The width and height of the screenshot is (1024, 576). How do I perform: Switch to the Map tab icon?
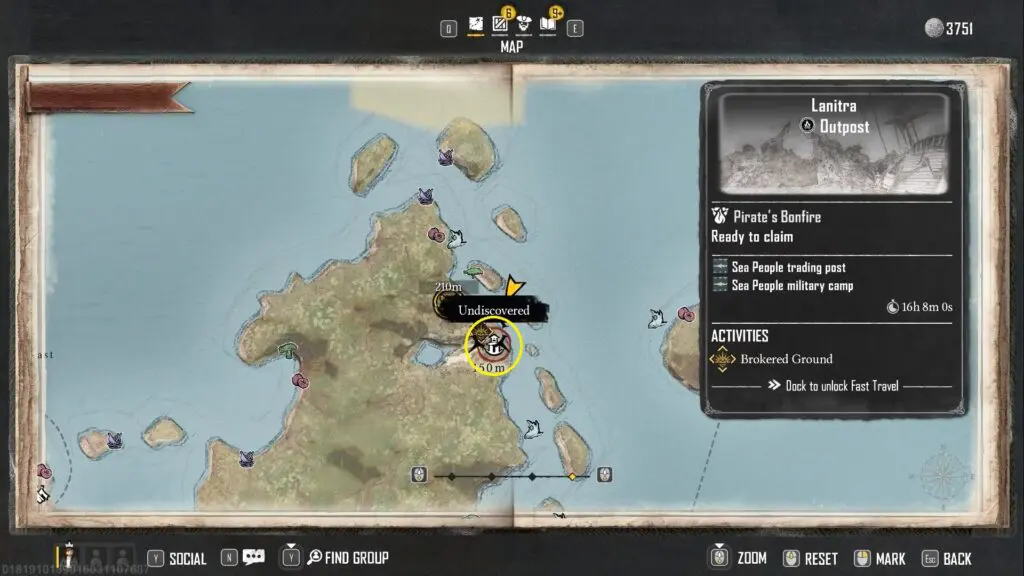[x=477, y=24]
